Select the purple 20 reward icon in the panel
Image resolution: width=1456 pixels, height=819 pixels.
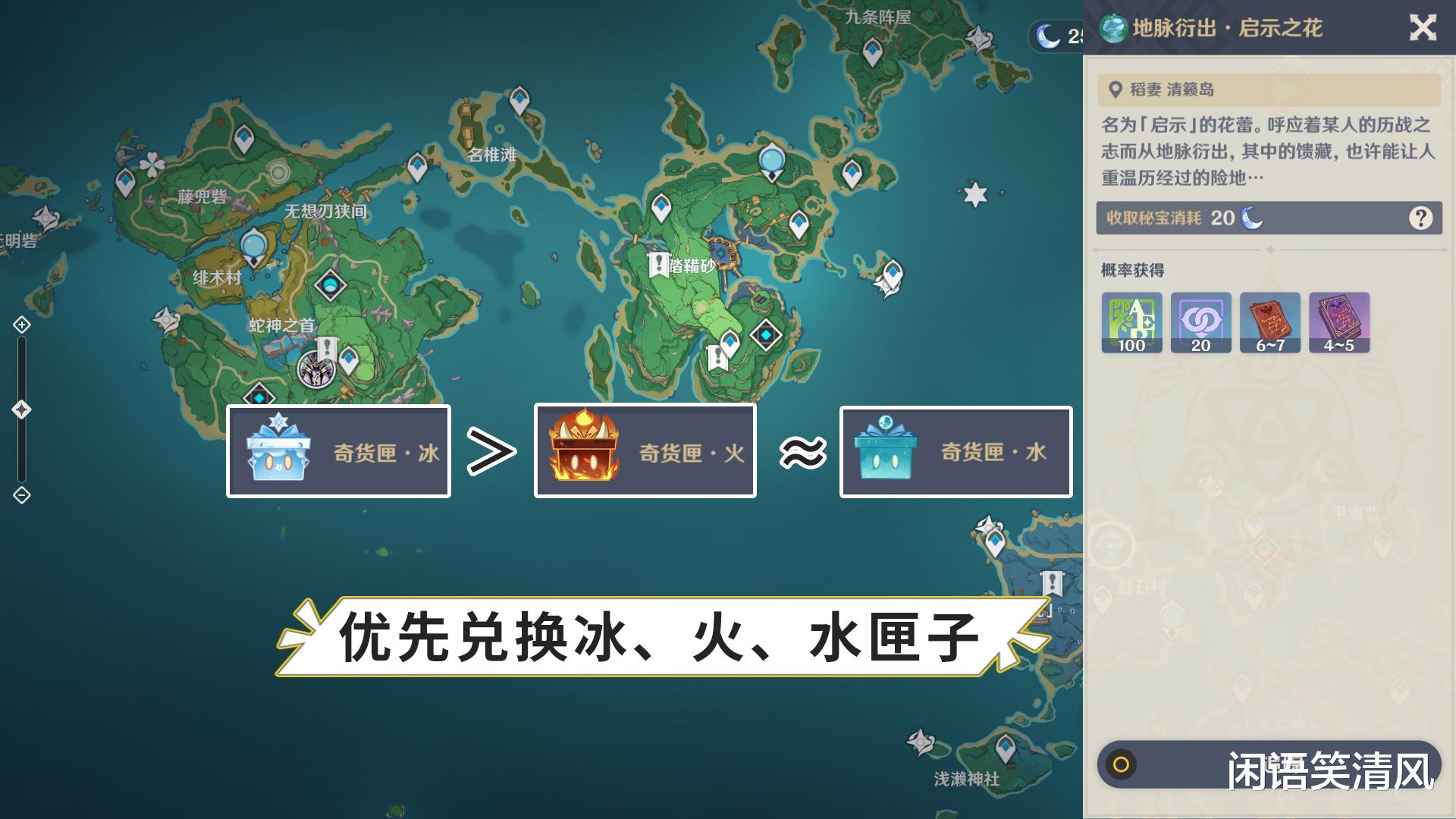coord(1200,322)
